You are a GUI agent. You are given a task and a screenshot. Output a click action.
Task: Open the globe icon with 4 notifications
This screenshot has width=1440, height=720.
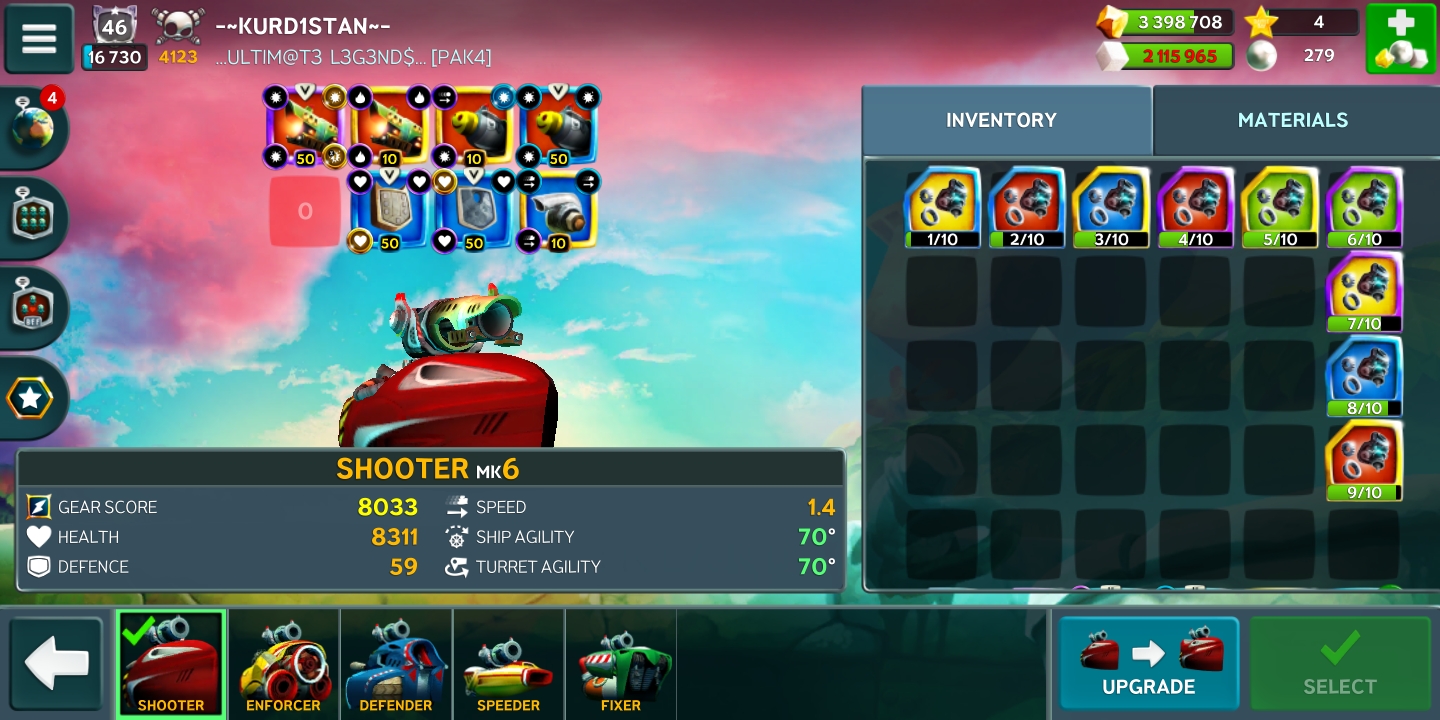[32, 128]
